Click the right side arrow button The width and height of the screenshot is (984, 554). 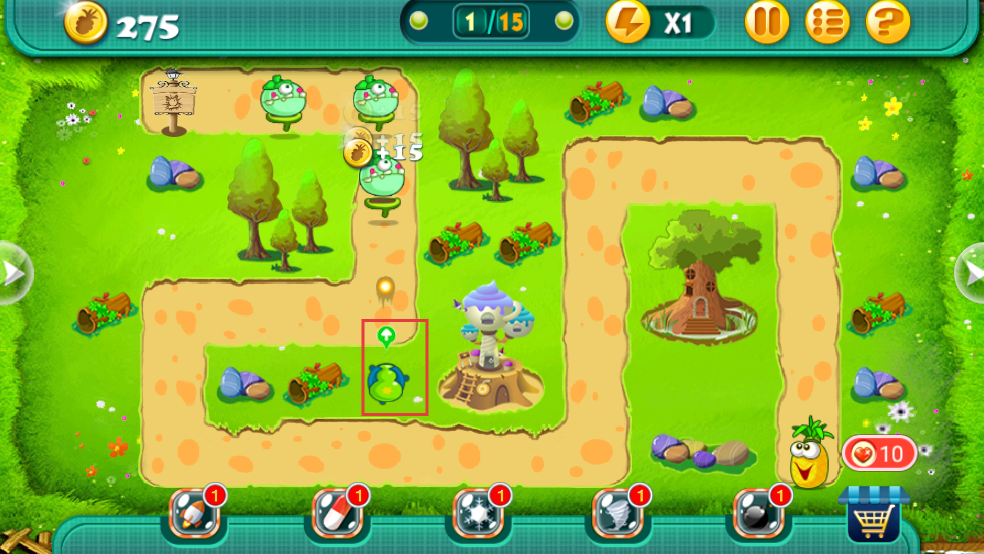pyautogui.click(x=971, y=271)
